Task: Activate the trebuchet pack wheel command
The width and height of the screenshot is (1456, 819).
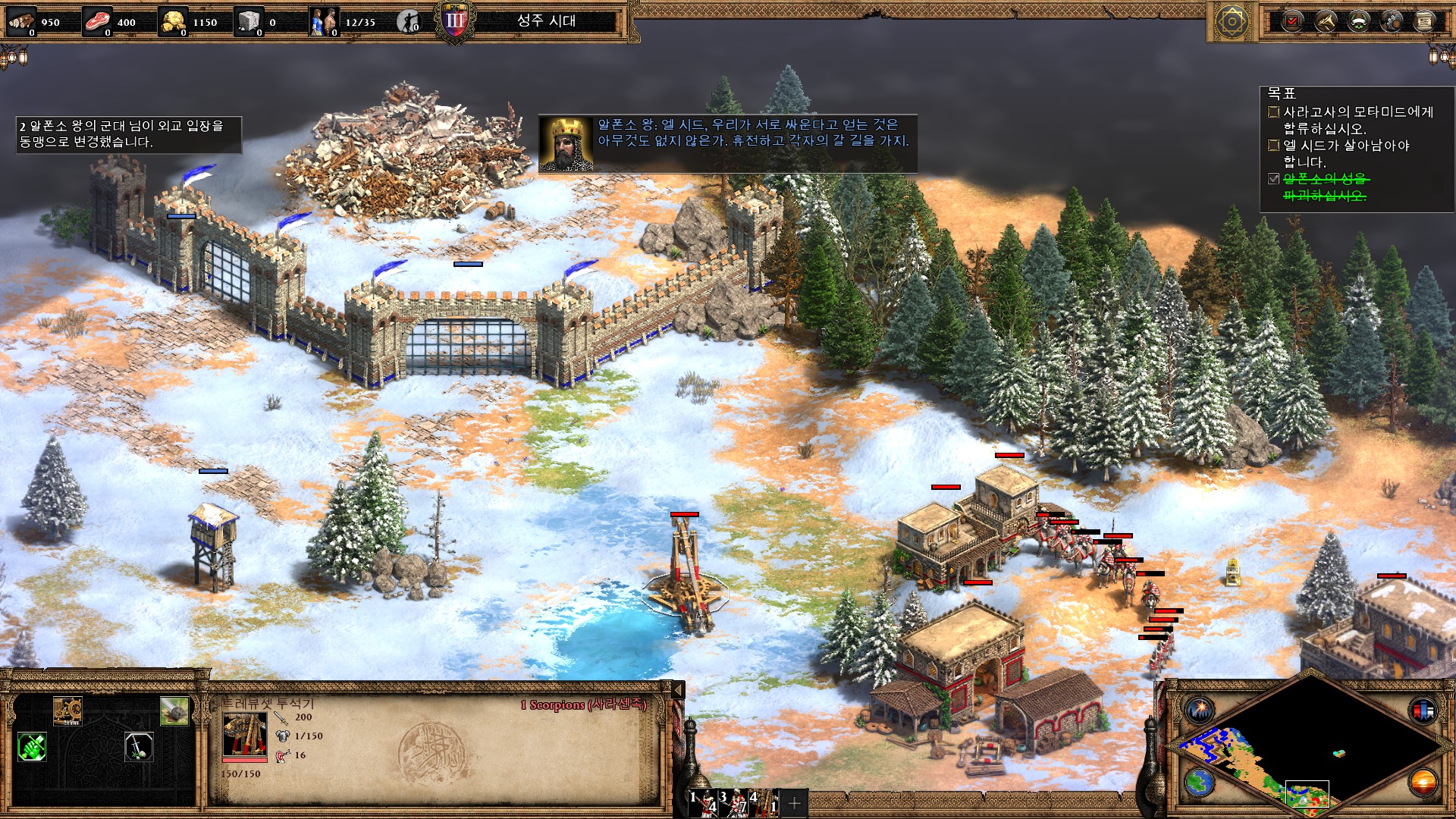Action: [67, 711]
